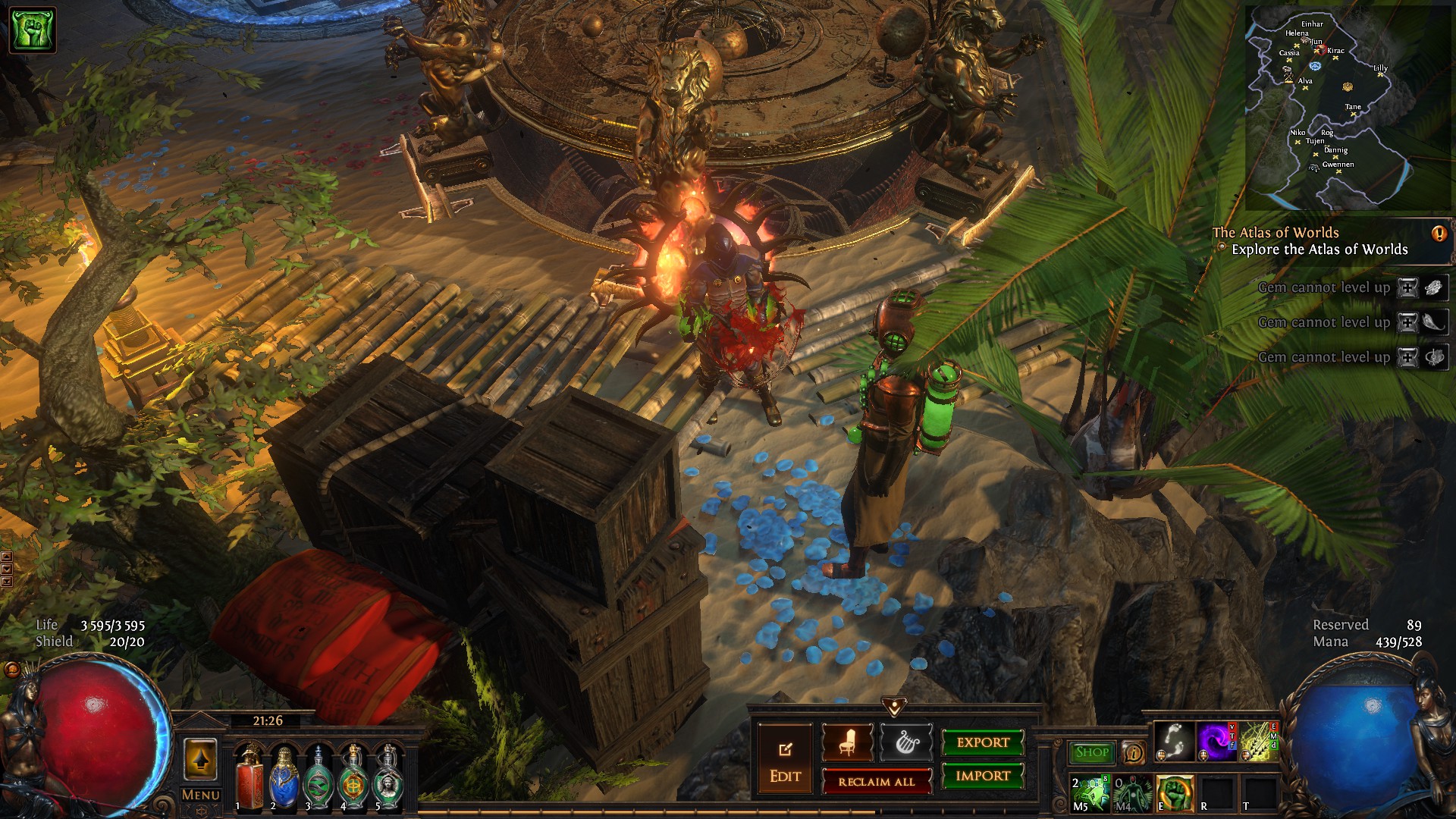Open the hideout Edit mode
1456x819 pixels.
tap(785, 761)
